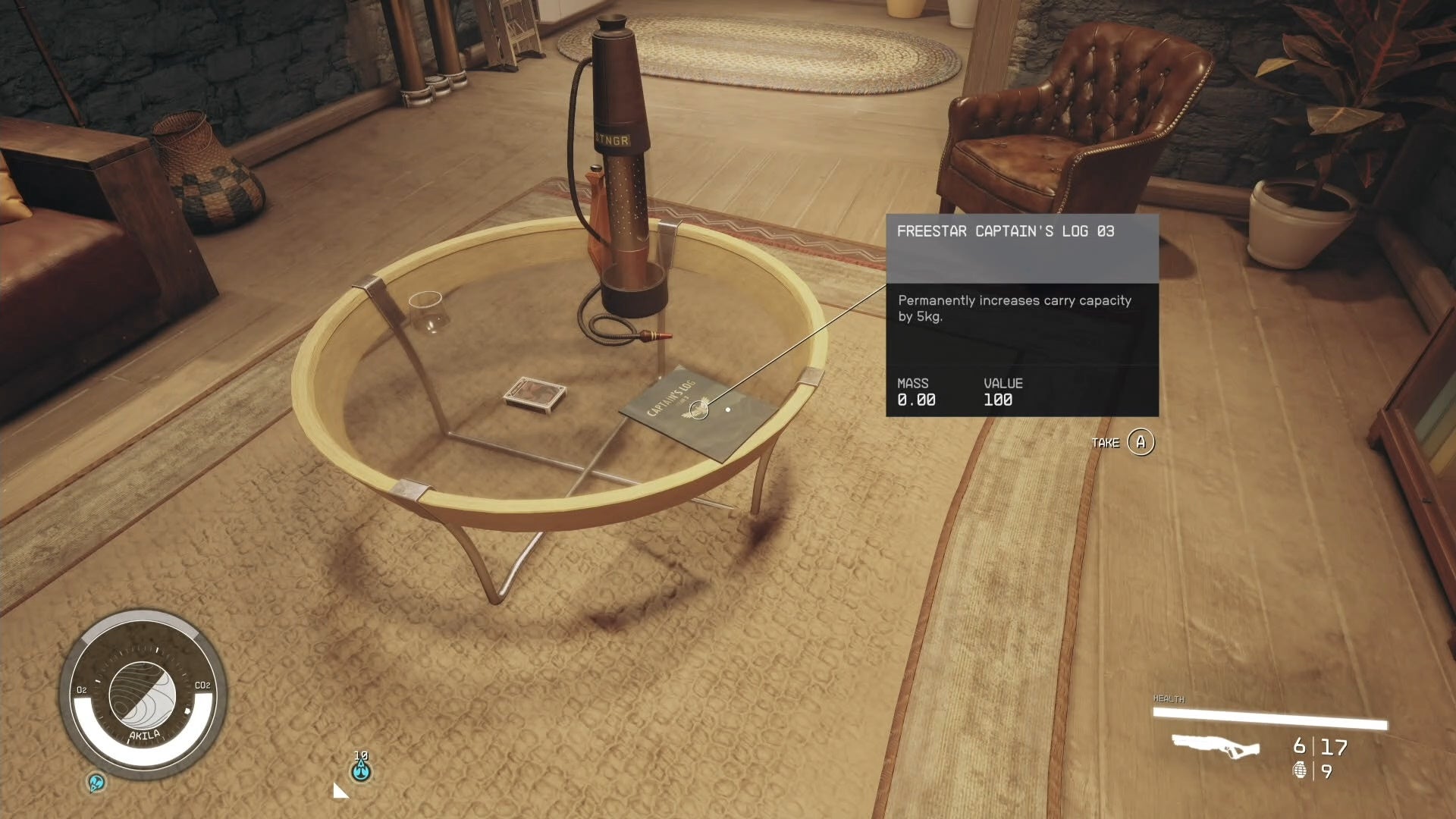Click the Akila circular compass minimap
This screenshot has width=1456, height=819.
point(143,695)
